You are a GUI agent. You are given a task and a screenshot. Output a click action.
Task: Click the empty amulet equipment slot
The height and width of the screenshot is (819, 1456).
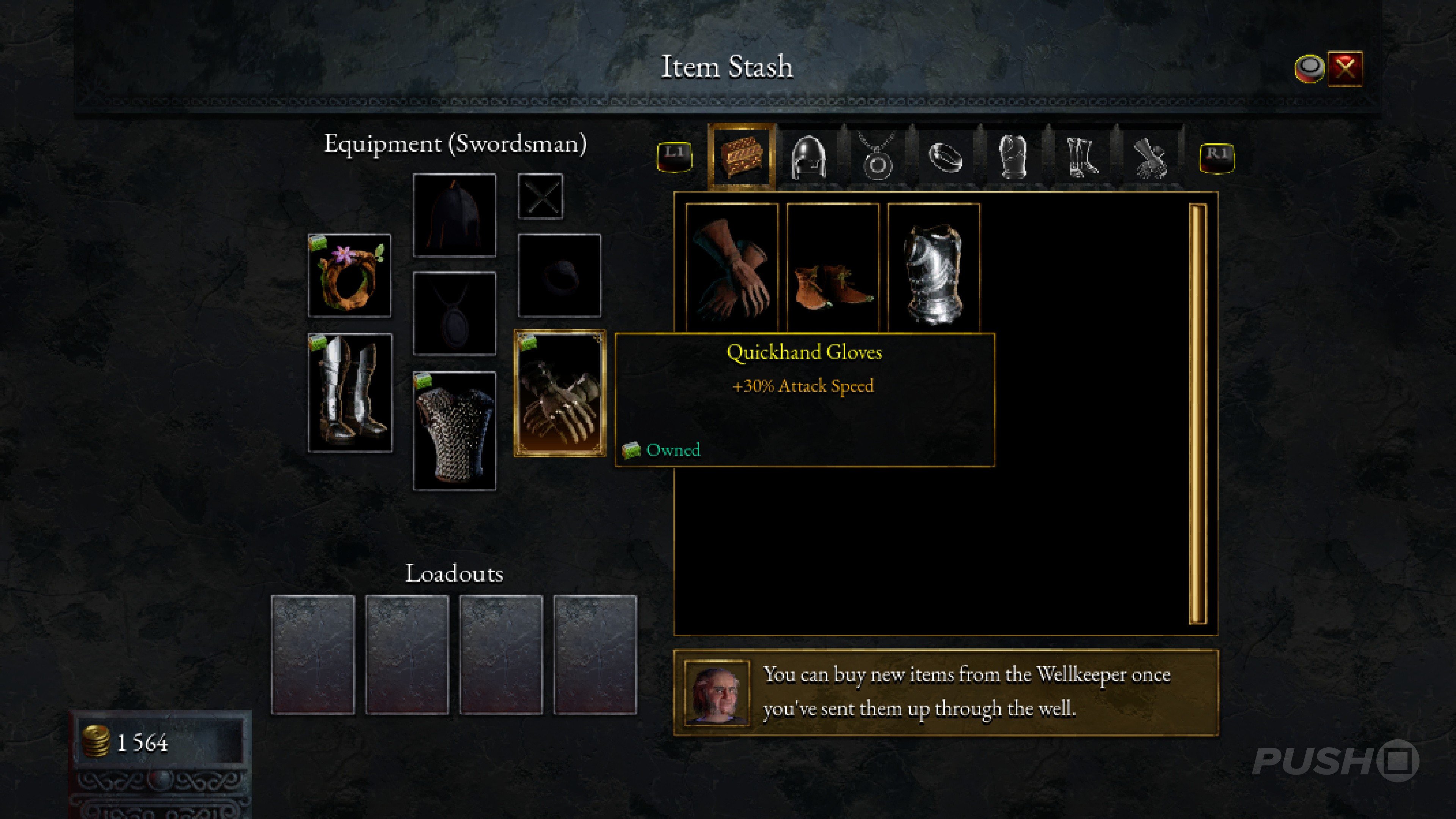pos(455,314)
